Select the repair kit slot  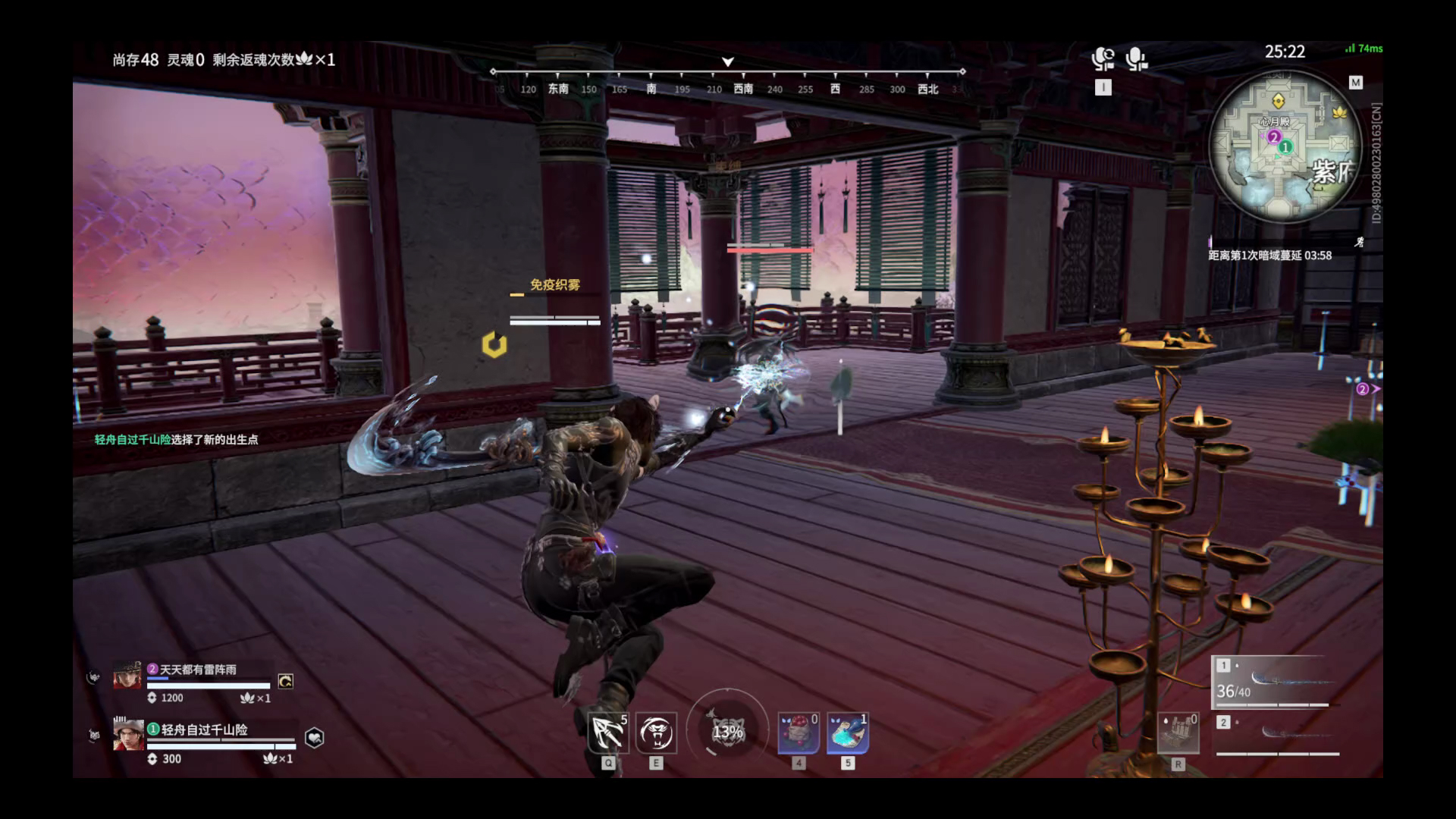(x=1178, y=733)
